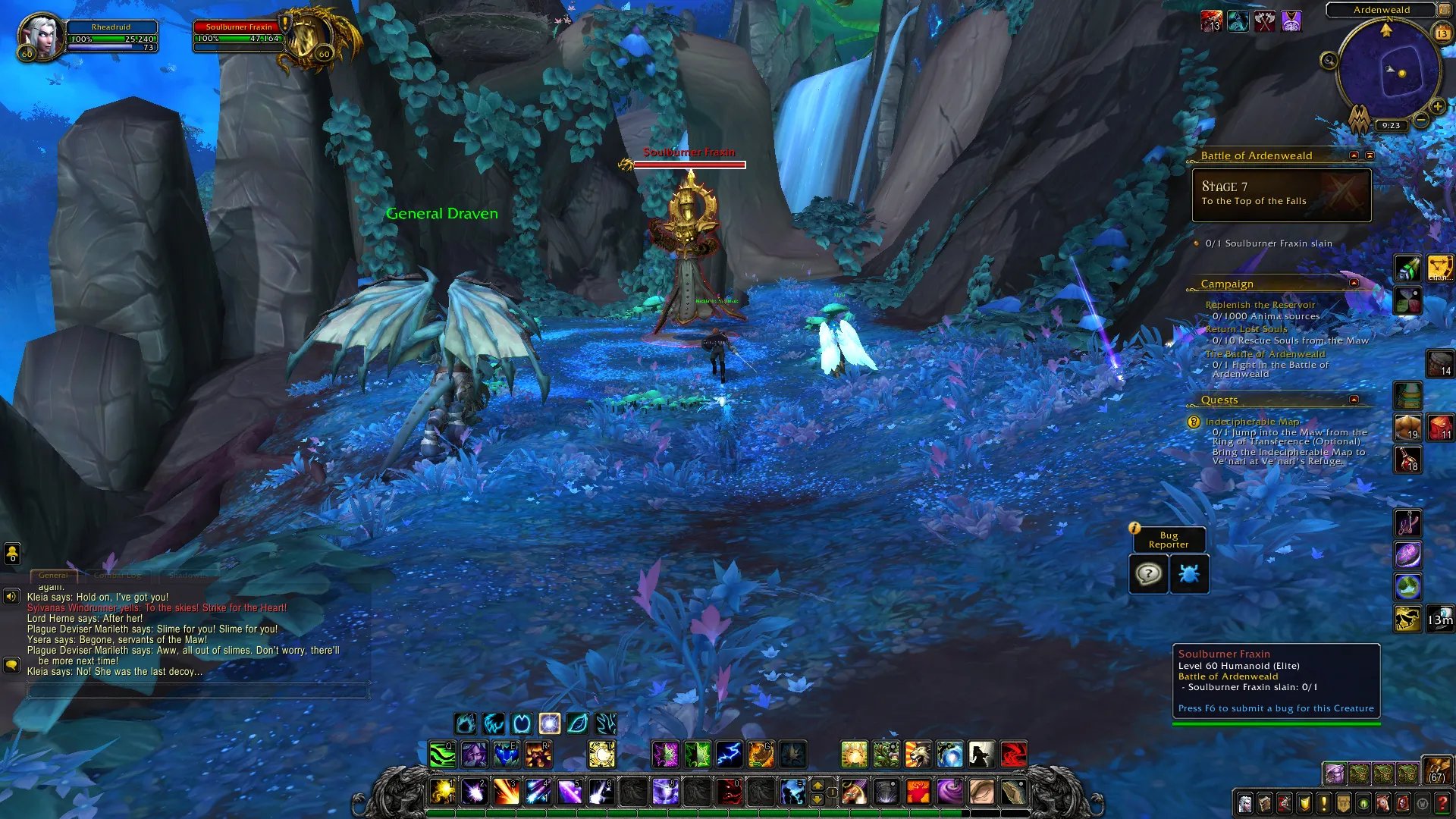The height and width of the screenshot is (819, 1456).
Task: Click the minimap tracking magnifier button
Action: click(1329, 61)
